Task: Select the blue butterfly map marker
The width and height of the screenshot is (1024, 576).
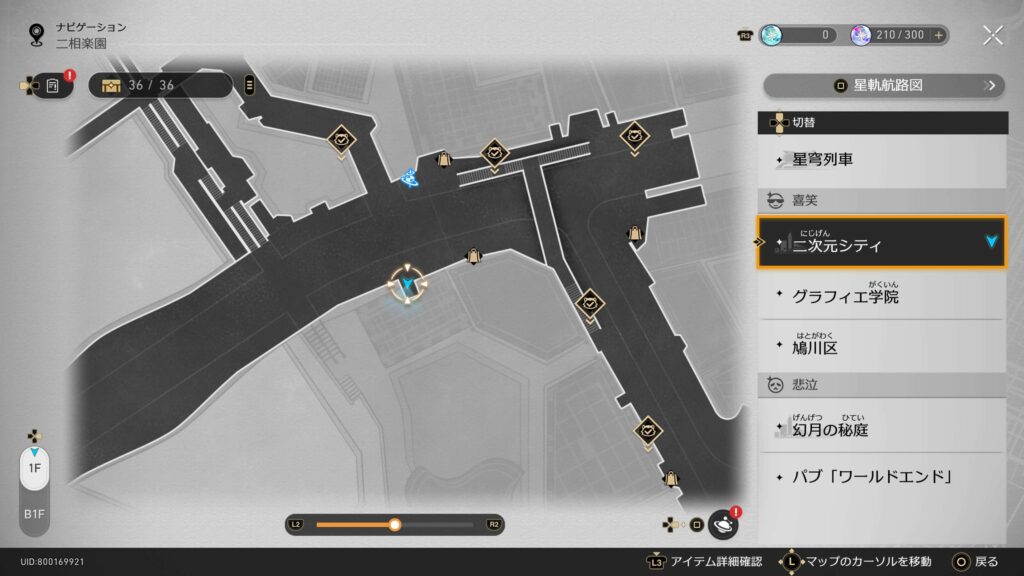Action: coord(408,178)
